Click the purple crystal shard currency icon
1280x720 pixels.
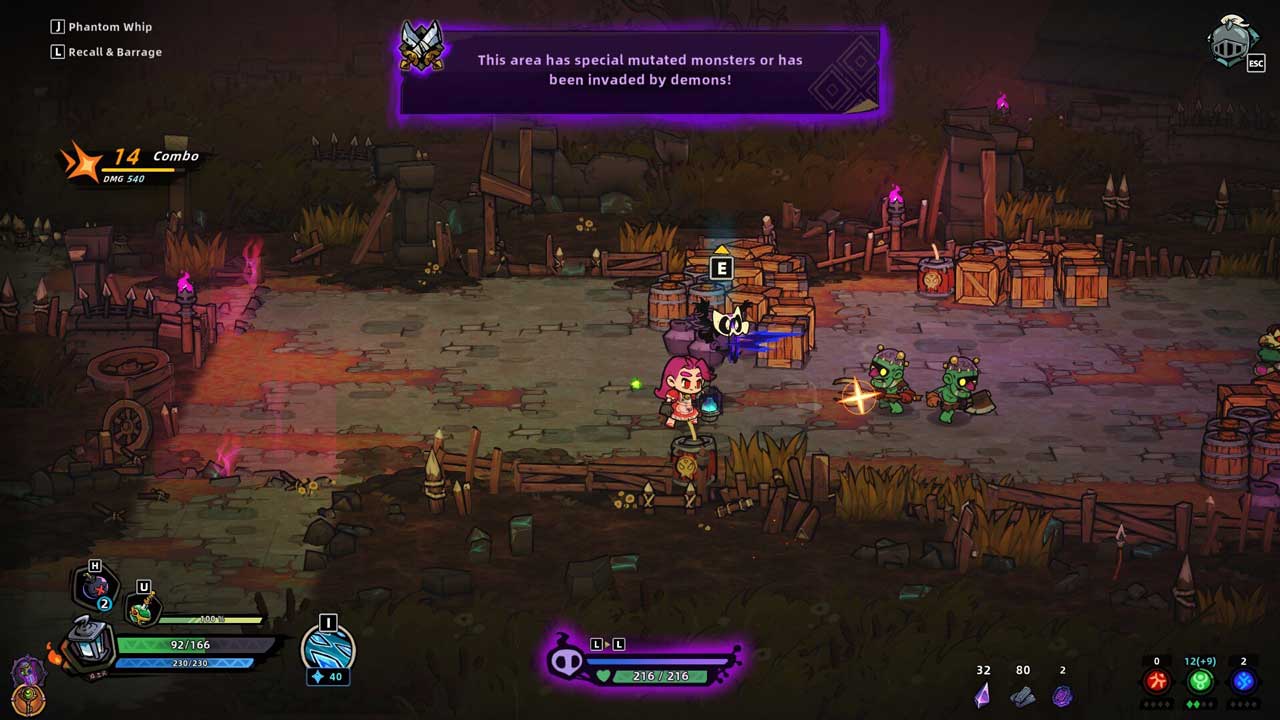983,694
